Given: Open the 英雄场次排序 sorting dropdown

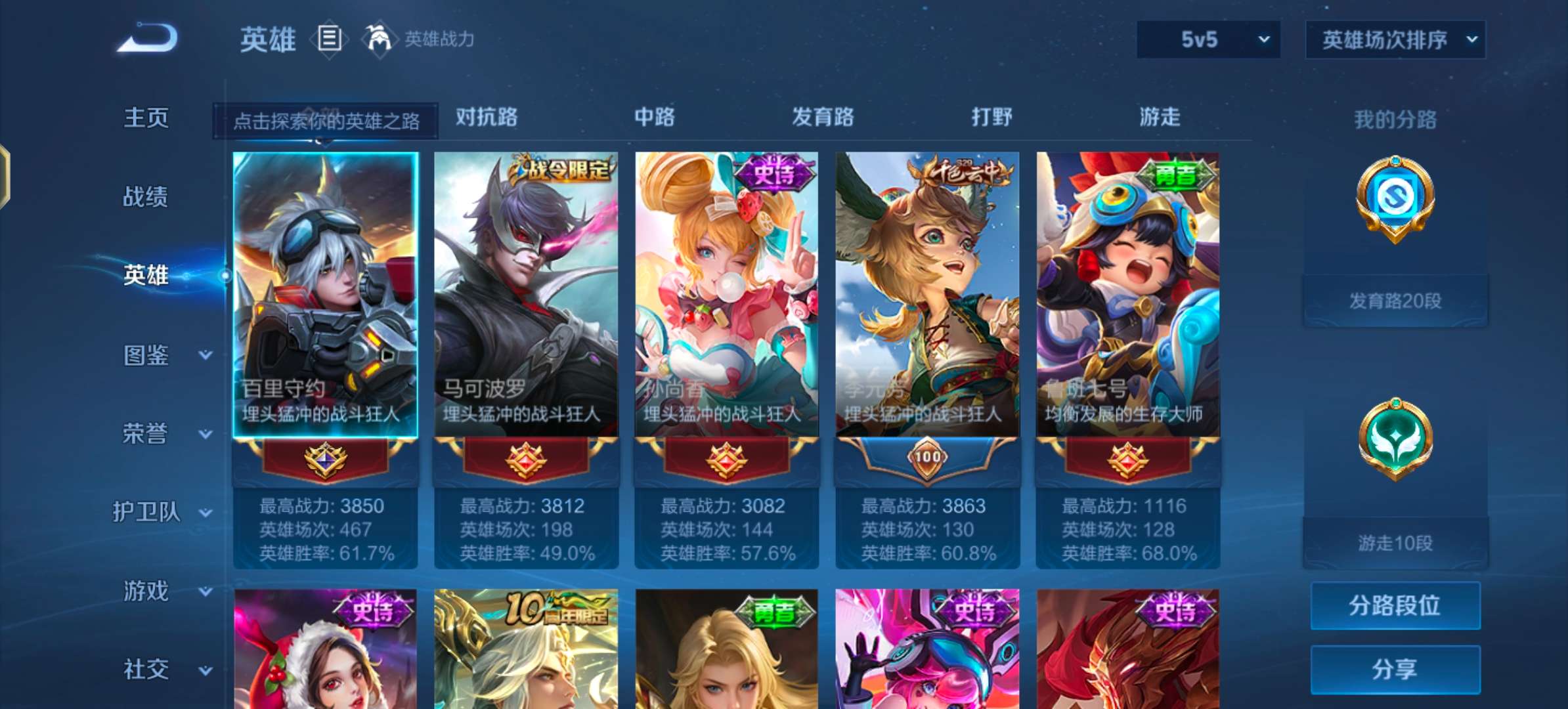Looking at the screenshot, I should 1395,39.
